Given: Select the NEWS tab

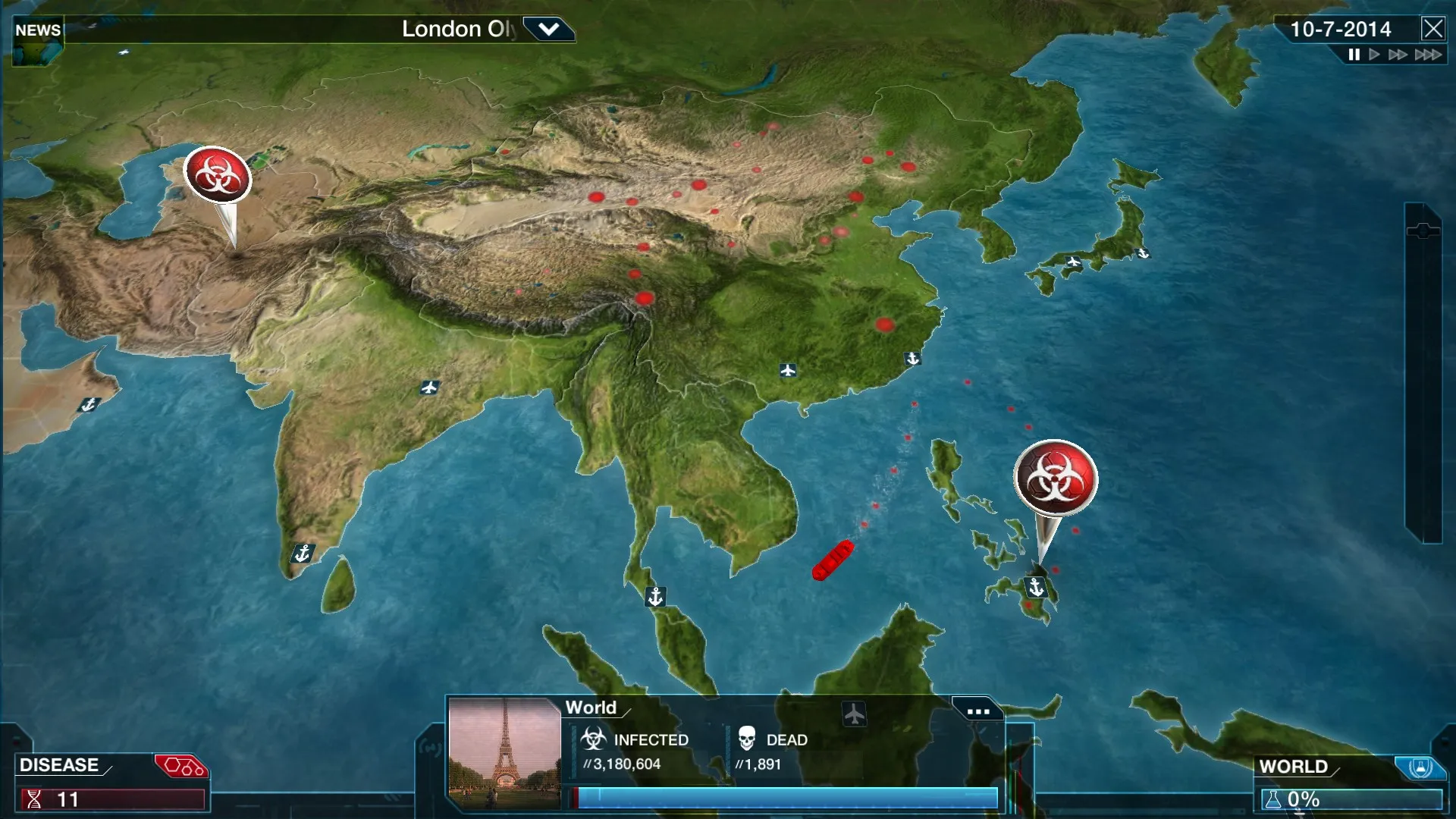Looking at the screenshot, I should tap(38, 30).
